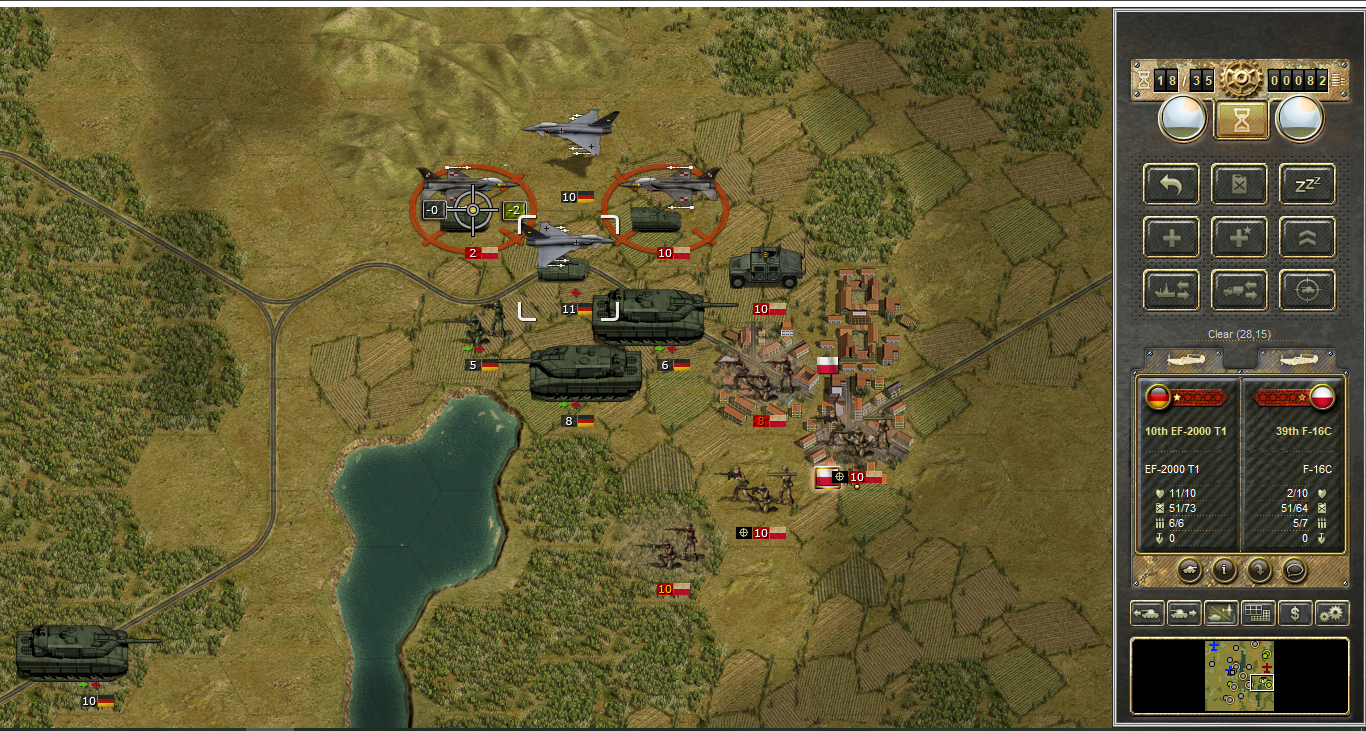
Task: Select the previous unit with left-arrow tank button
Action: pyautogui.click(x=1147, y=614)
